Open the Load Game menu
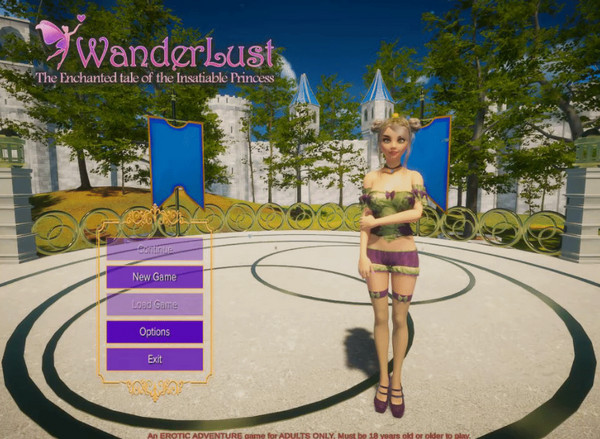The image size is (600, 439). coord(154,304)
